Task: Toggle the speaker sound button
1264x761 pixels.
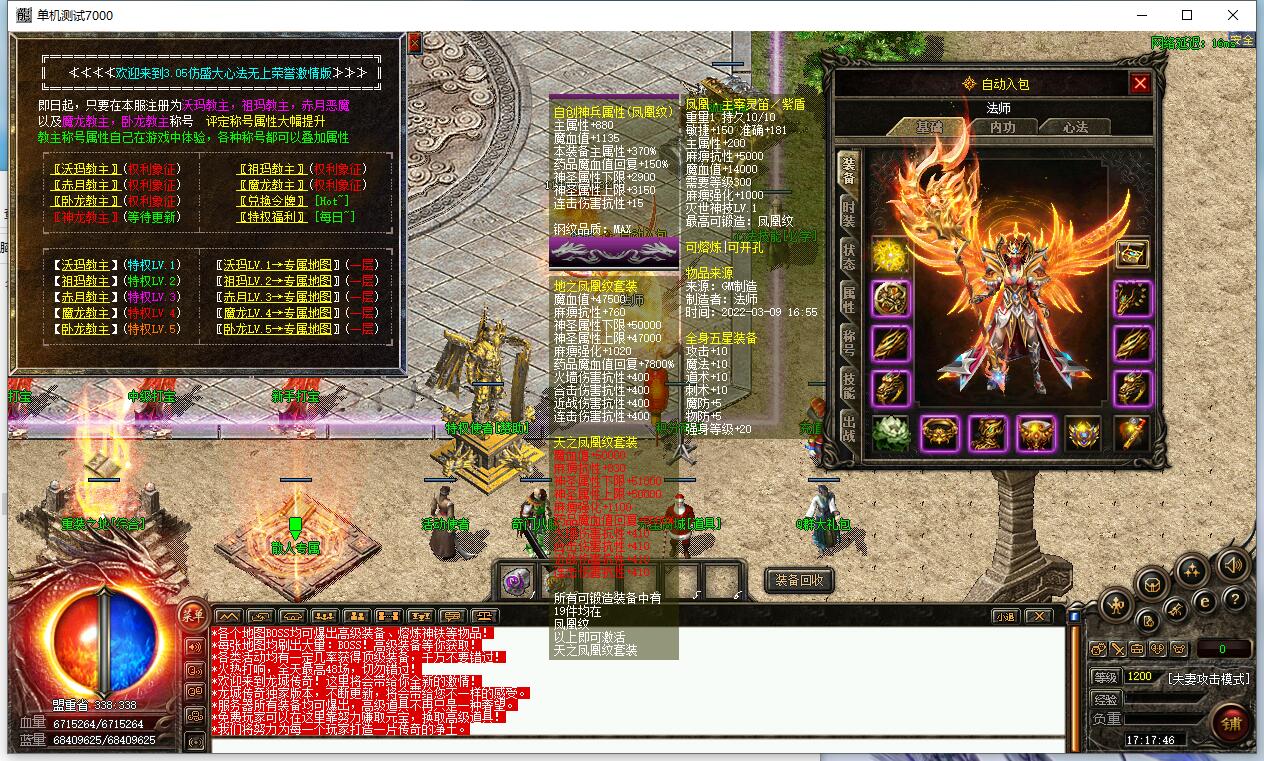Action: [x=1232, y=565]
